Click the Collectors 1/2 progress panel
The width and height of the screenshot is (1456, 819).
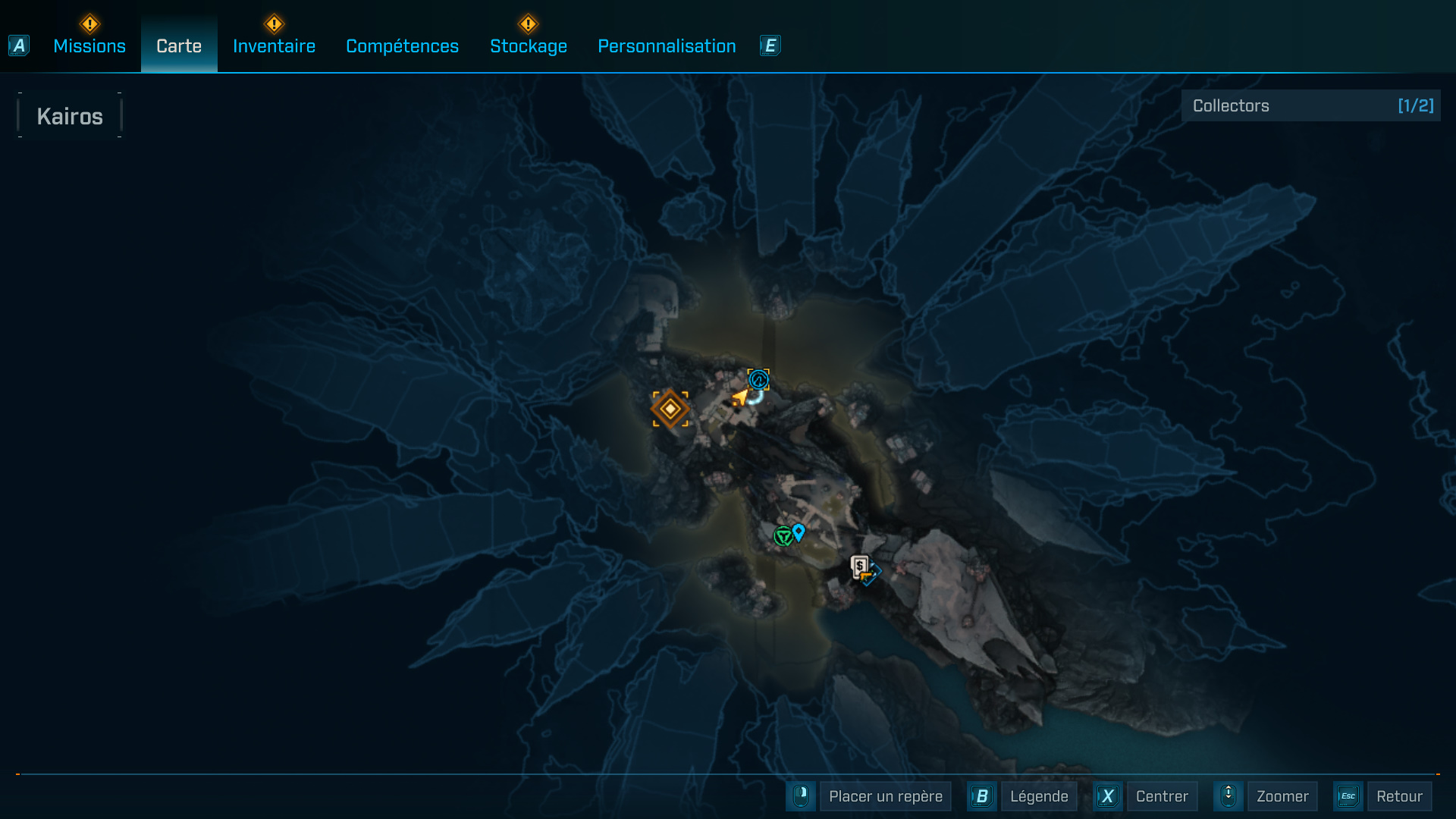(1312, 105)
